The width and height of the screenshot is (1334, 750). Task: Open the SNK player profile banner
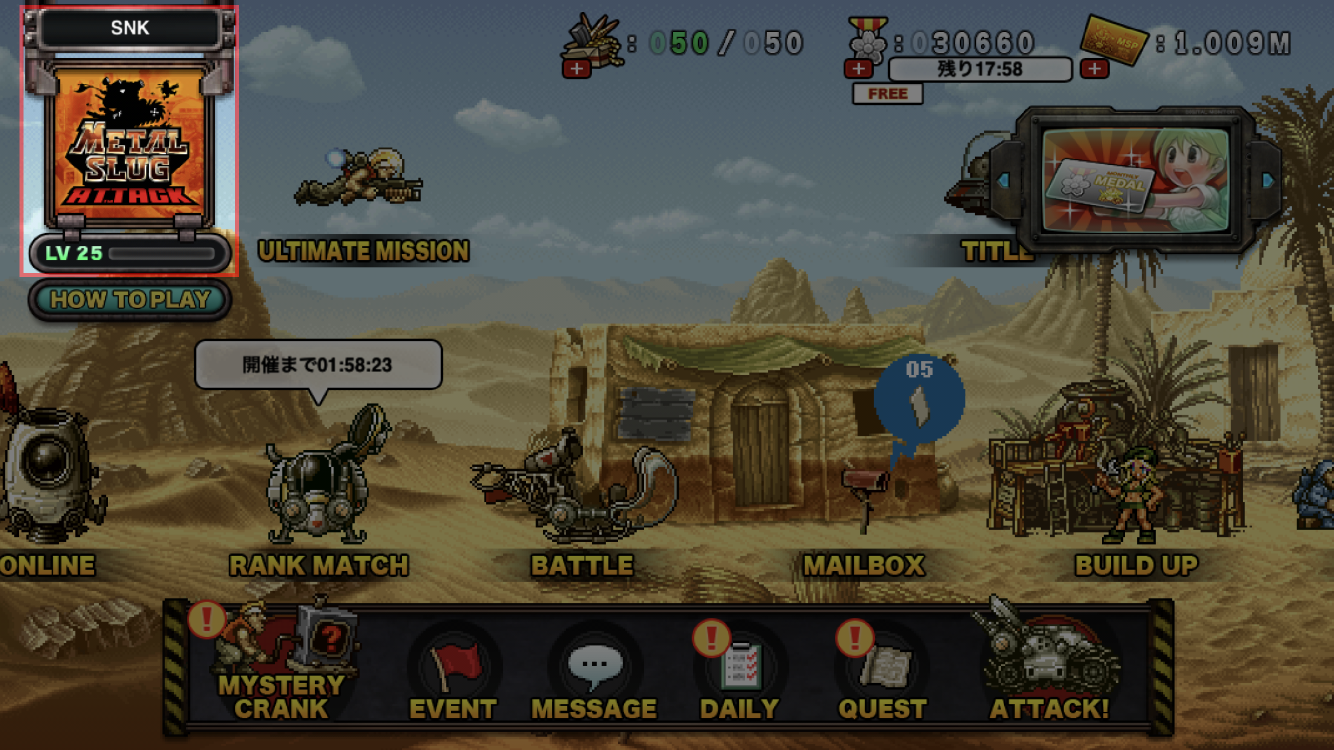130,27
